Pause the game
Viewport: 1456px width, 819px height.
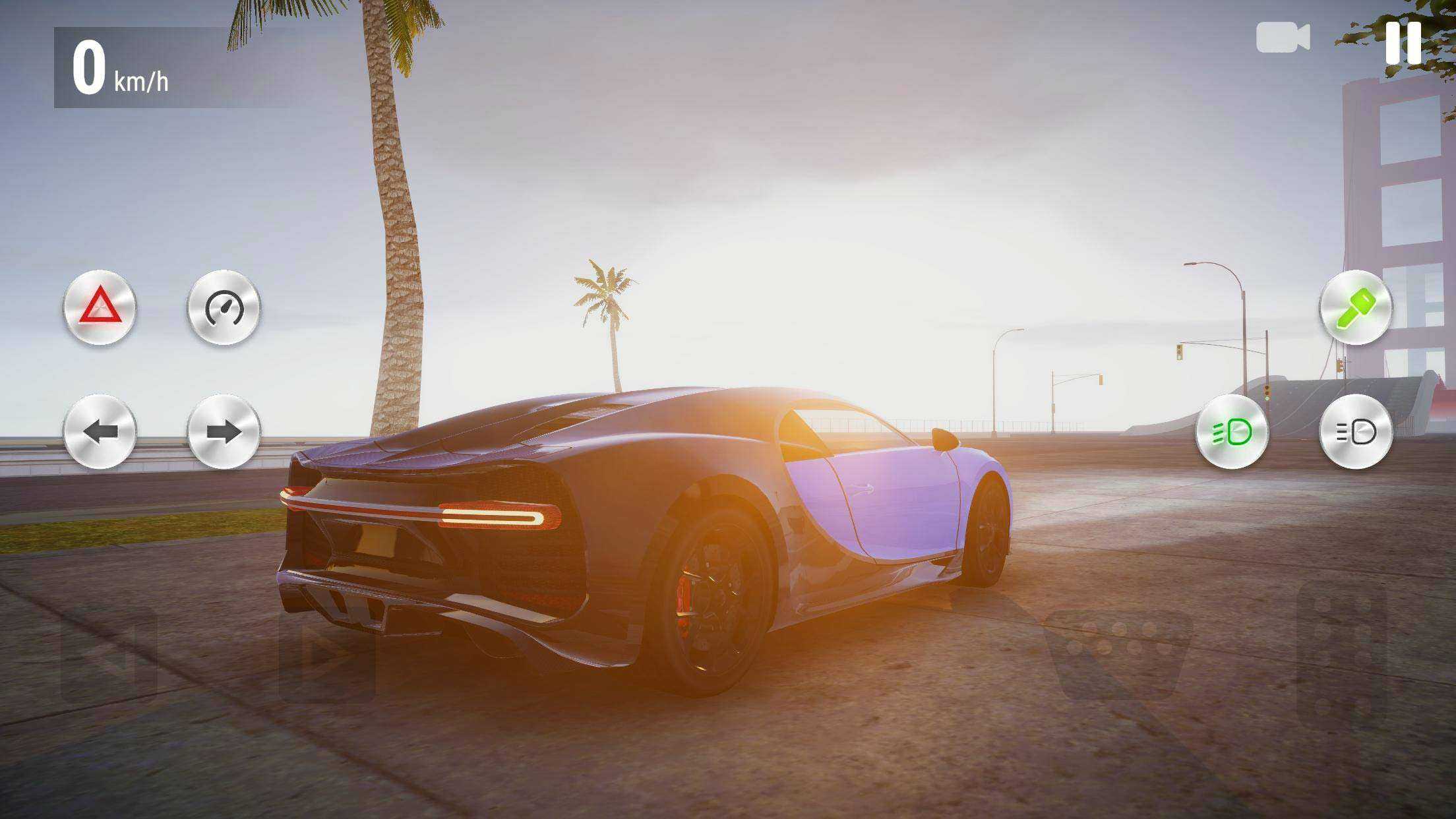pos(1403,42)
